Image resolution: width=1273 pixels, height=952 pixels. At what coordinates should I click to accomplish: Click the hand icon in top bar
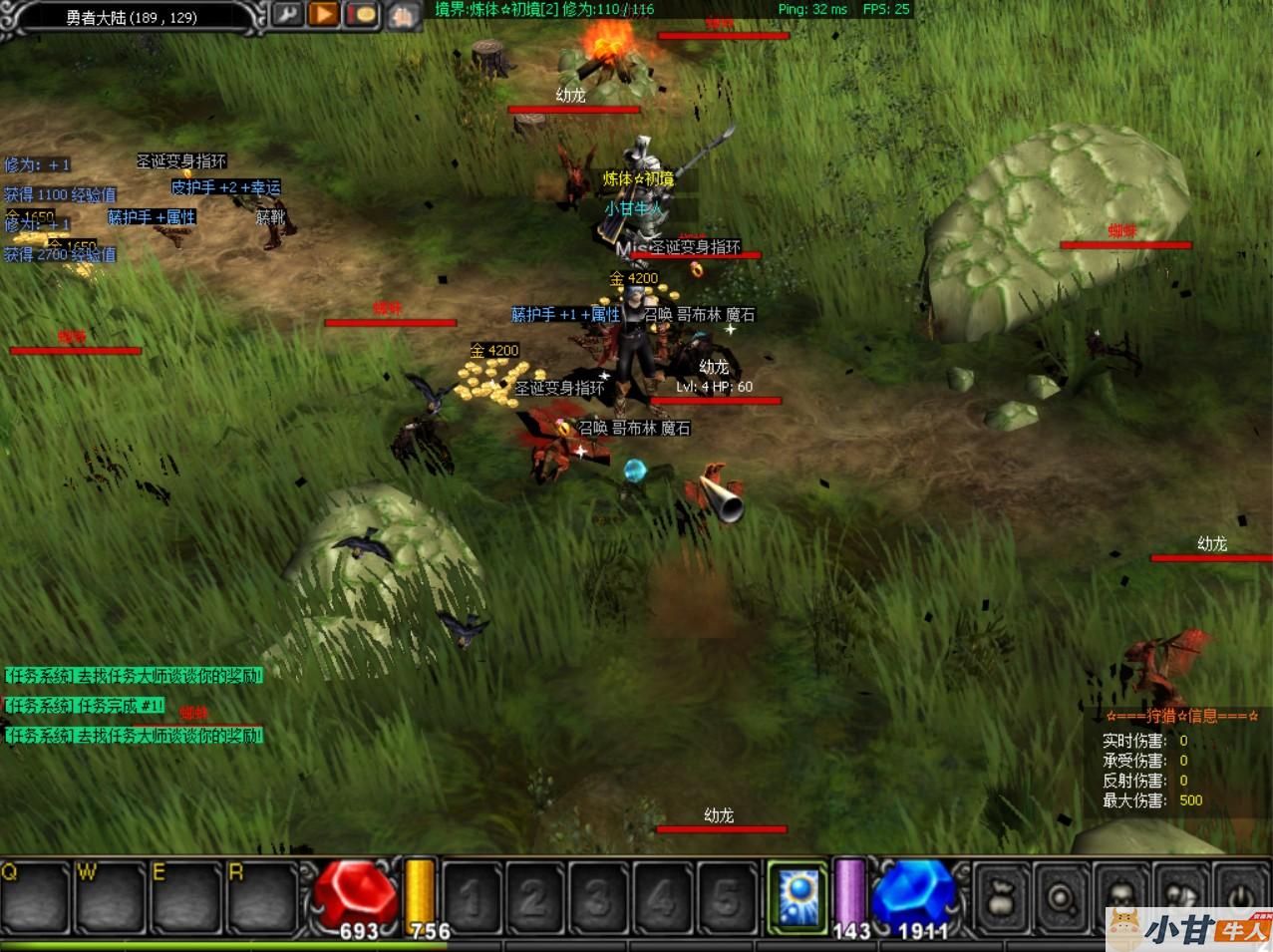(403, 16)
